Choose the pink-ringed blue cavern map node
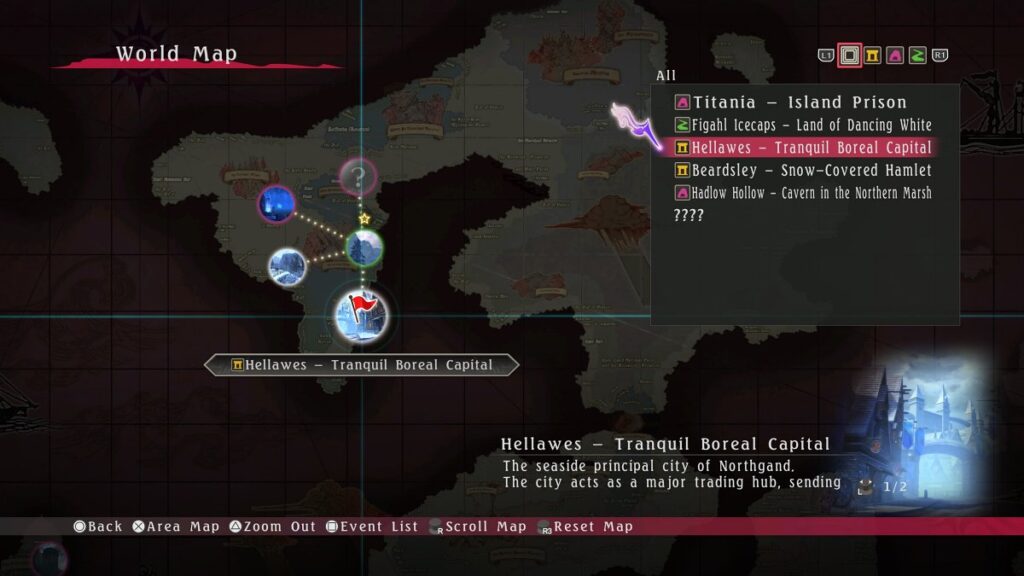1024x576 pixels. tap(277, 204)
